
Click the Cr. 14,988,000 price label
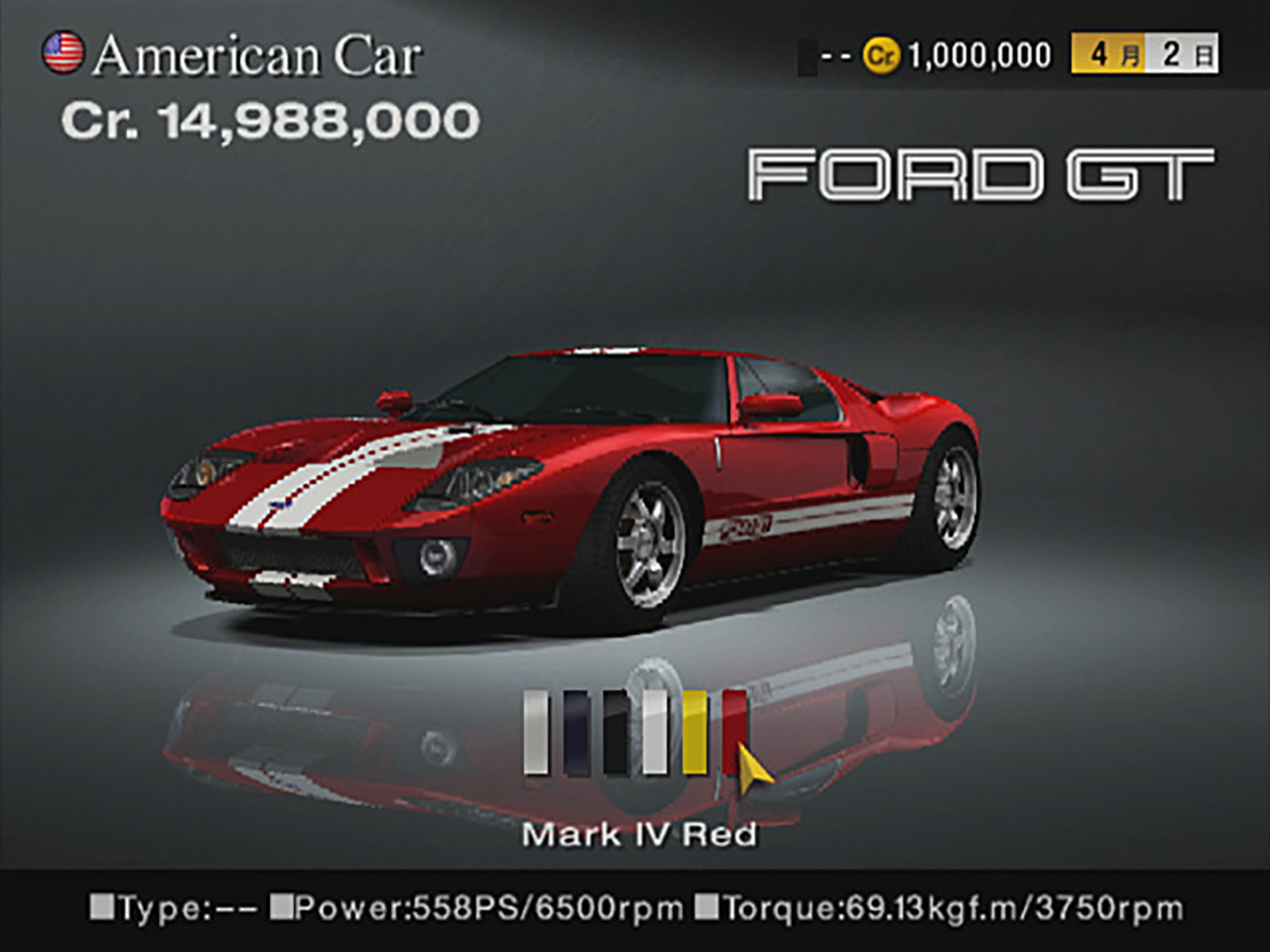click(x=270, y=121)
